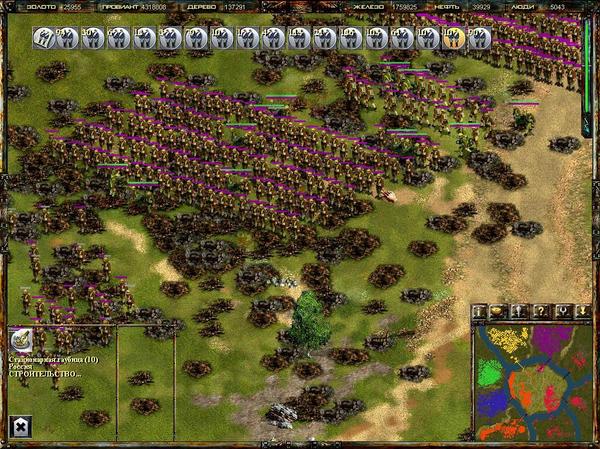This screenshot has height=449, width=600.
Task: Select the highlighted golden group icon in top row
Action: tap(452, 39)
